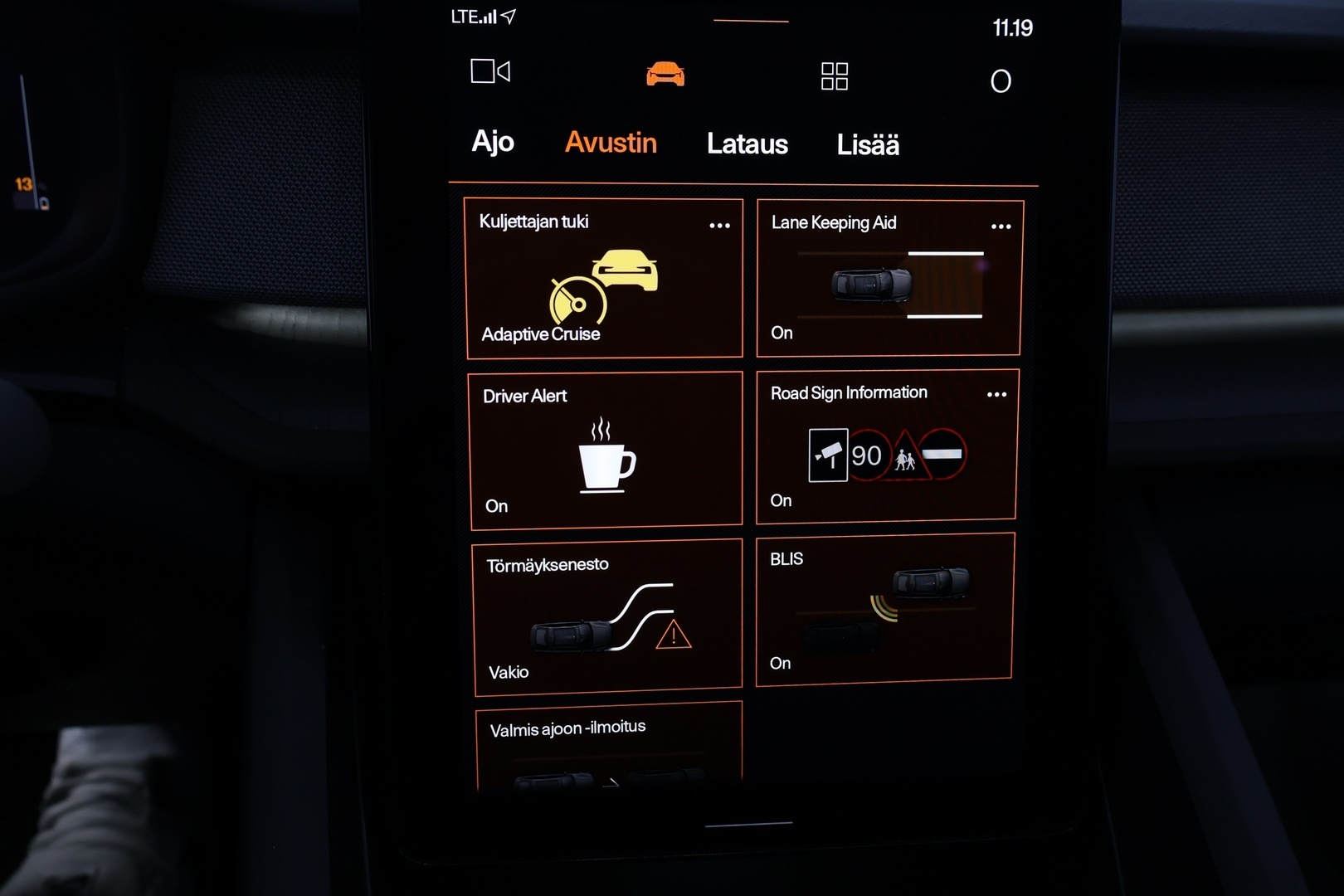1344x896 pixels.
Task: Switch to the Ajo tab
Action: (x=493, y=142)
